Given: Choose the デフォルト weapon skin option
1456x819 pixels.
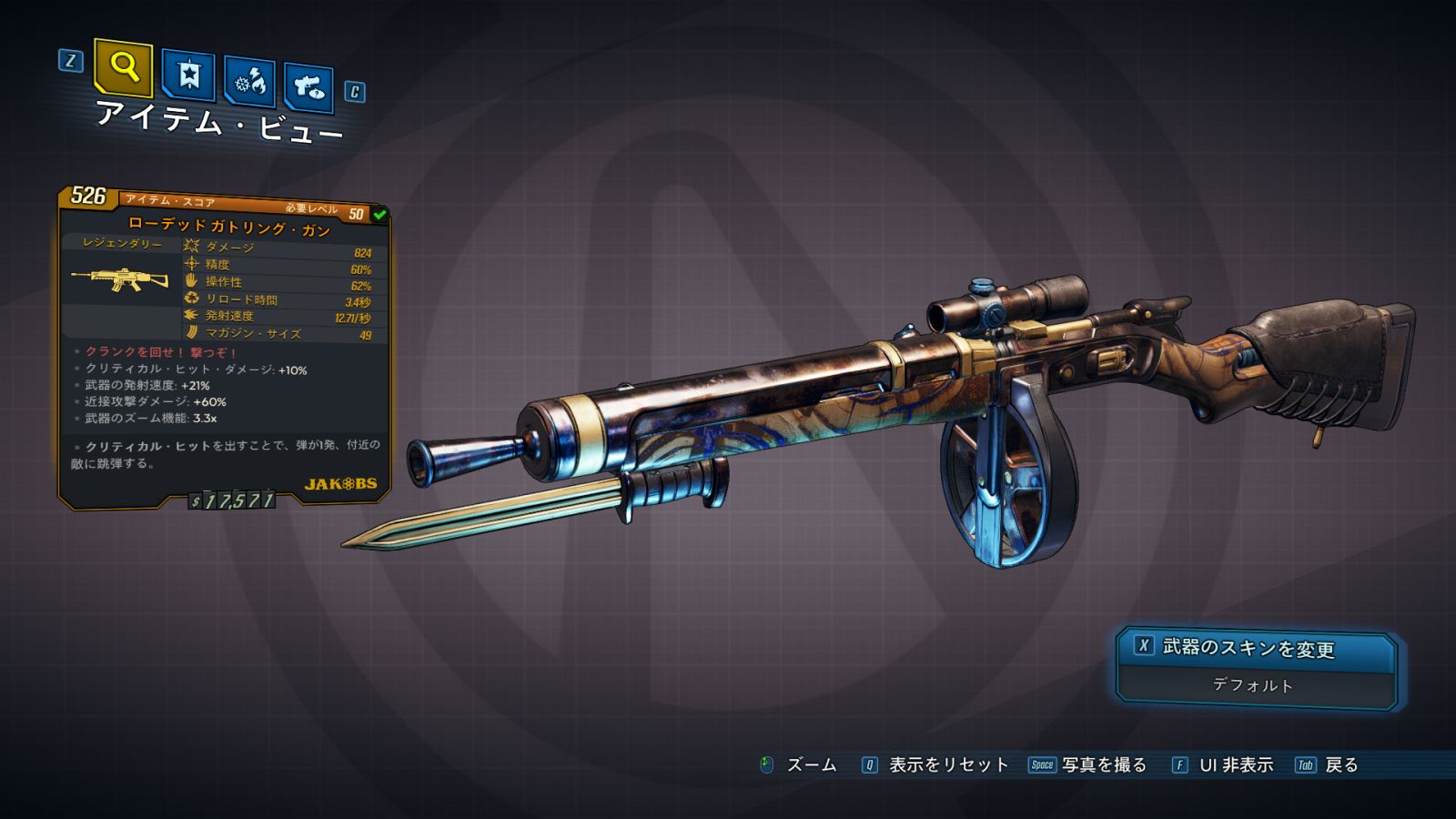Looking at the screenshot, I should 1254,685.
